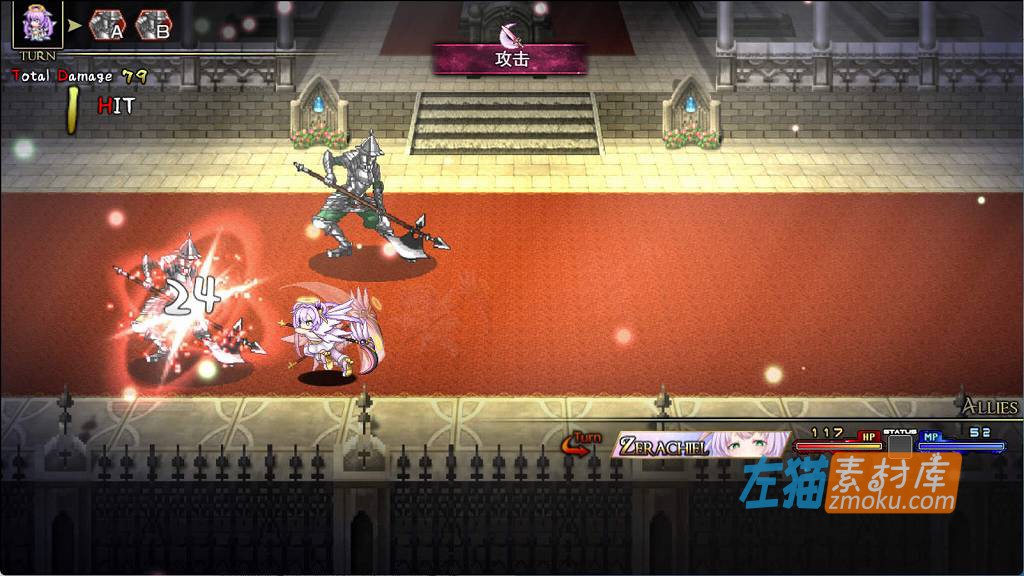Image resolution: width=1024 pixels, height=576 pixels.
Task: Click enemy A turn order icon
Action: (x=107, y=24)
